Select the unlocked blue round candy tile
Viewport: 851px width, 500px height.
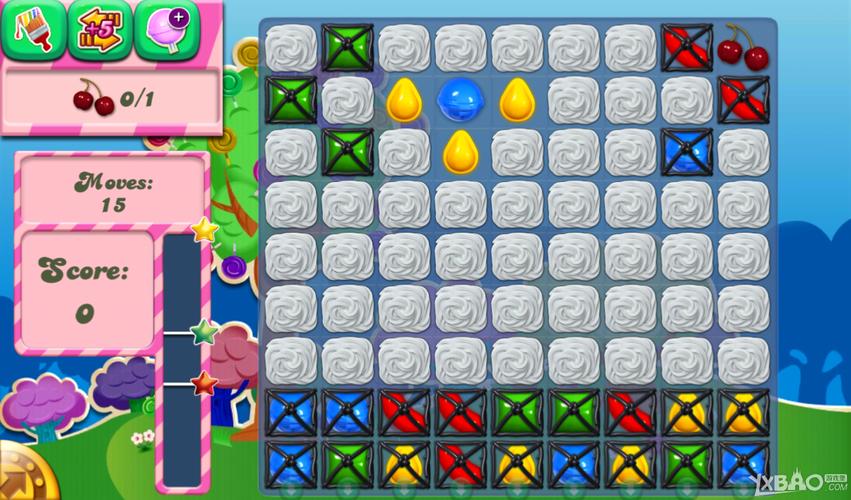point(460,98)
